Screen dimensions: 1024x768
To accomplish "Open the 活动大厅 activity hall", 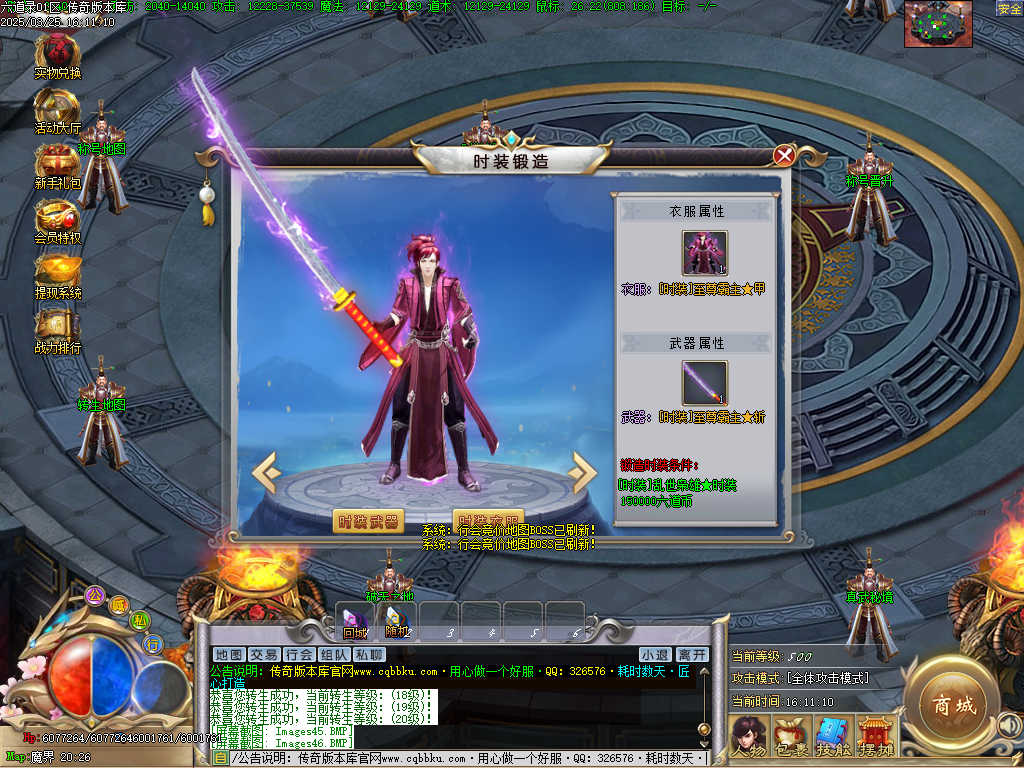I will pyautogui.click(x=58, y=107).
